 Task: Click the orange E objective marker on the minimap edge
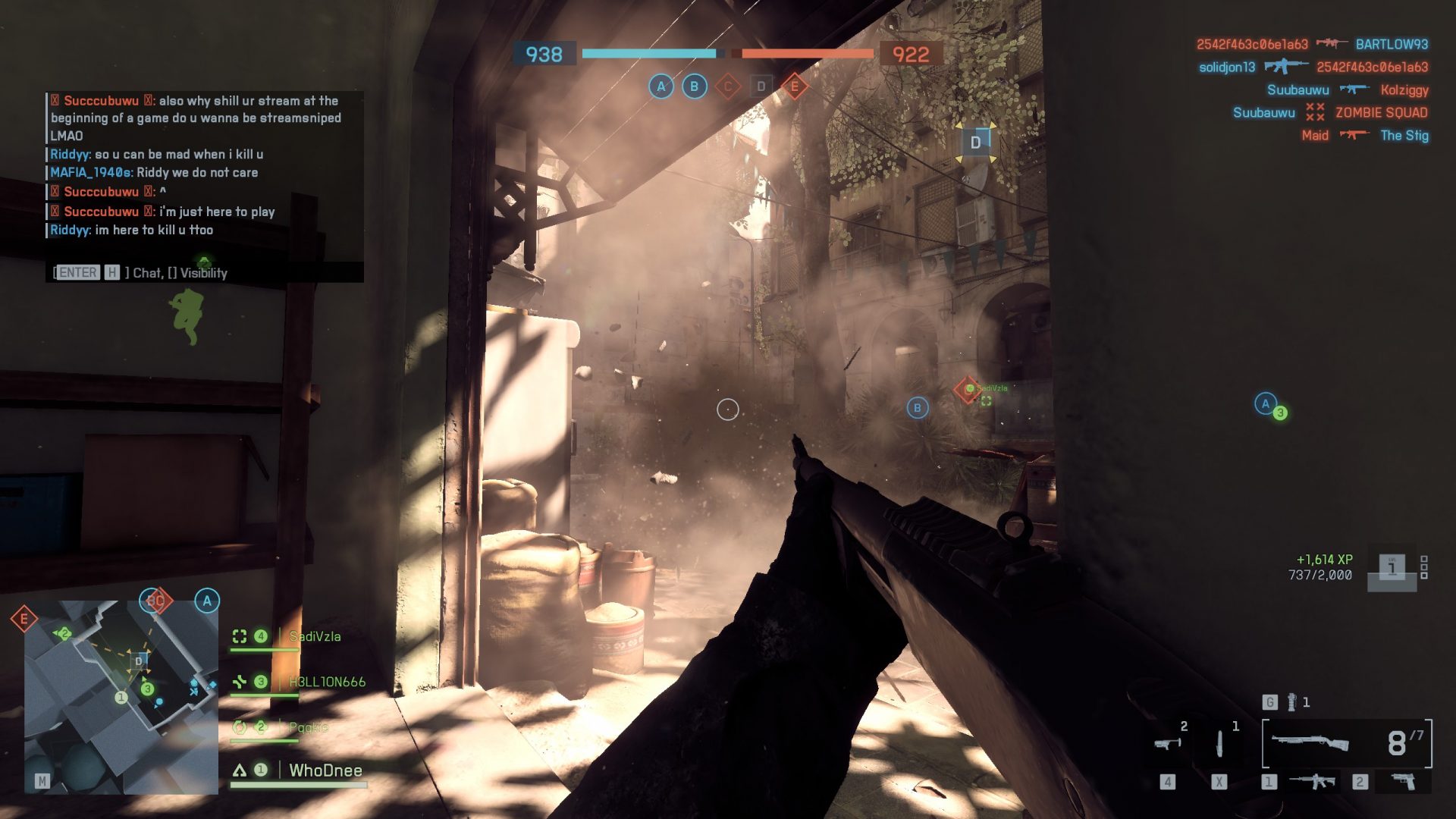tap(24, 619)
